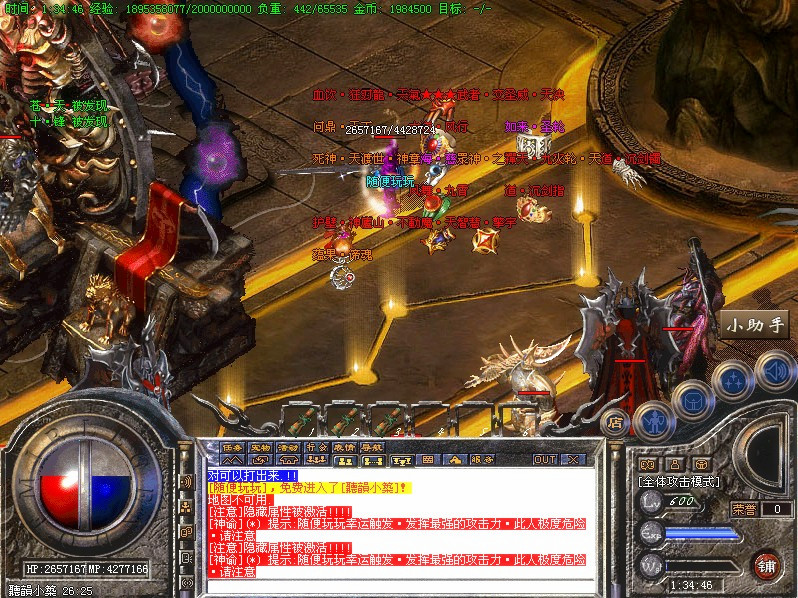This screenshot has height=598, width=798.
Task: Choose the 表情 emote button
Action: click(x=344, y=447)
